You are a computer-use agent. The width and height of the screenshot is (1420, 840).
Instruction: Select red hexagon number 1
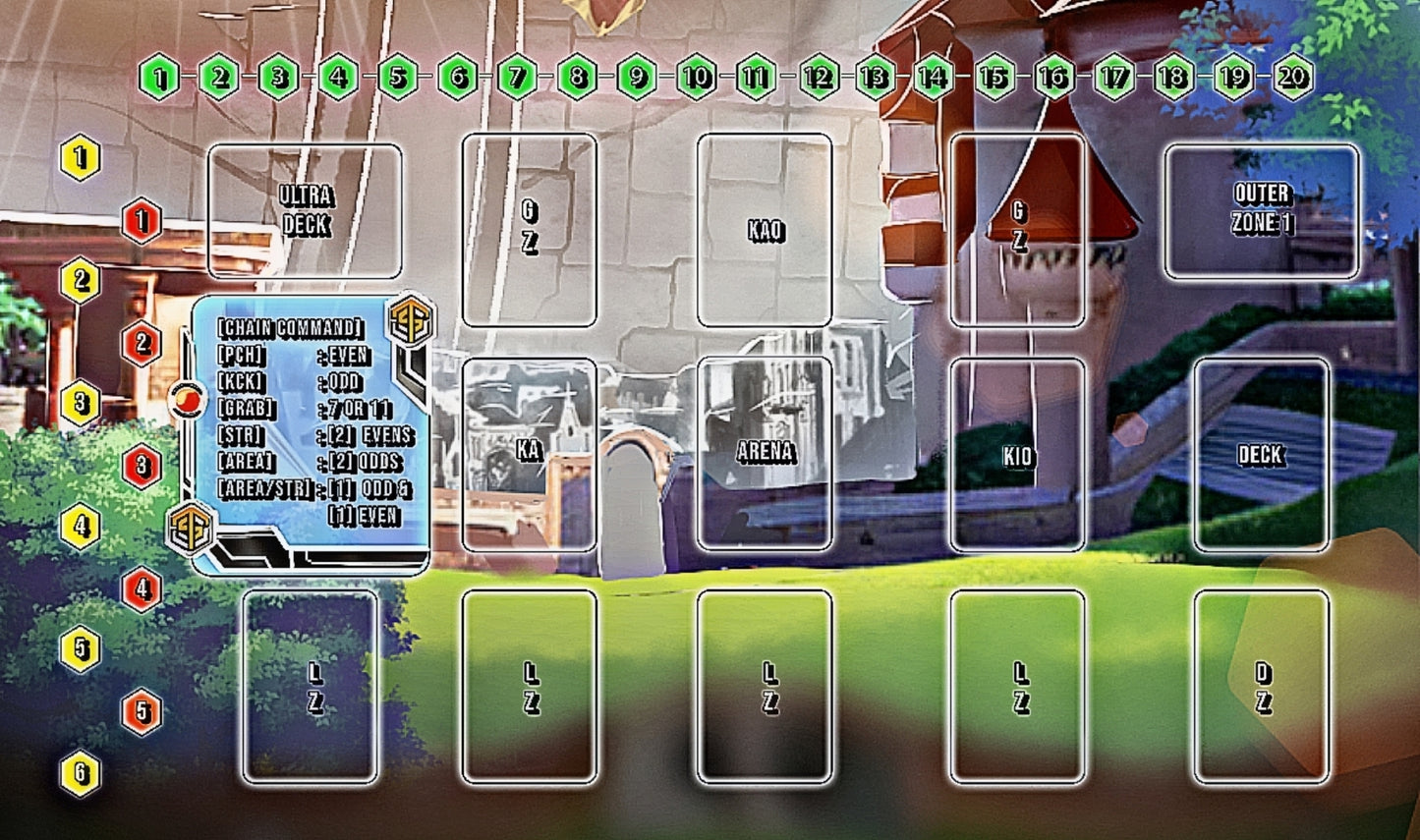tap(142, 221)
